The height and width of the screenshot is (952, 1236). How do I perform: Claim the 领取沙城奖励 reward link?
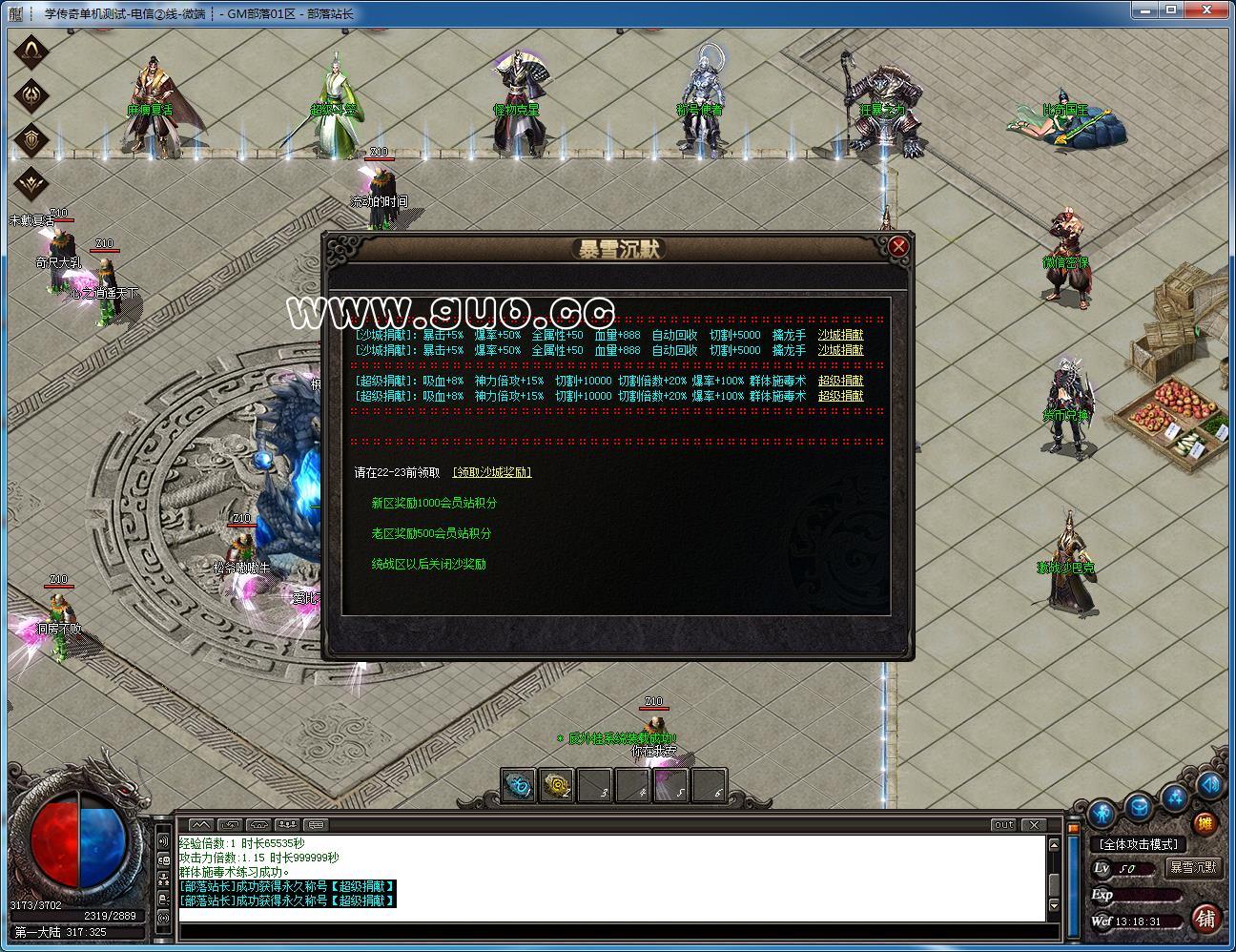pyautogui.click(x=491, y=472)
